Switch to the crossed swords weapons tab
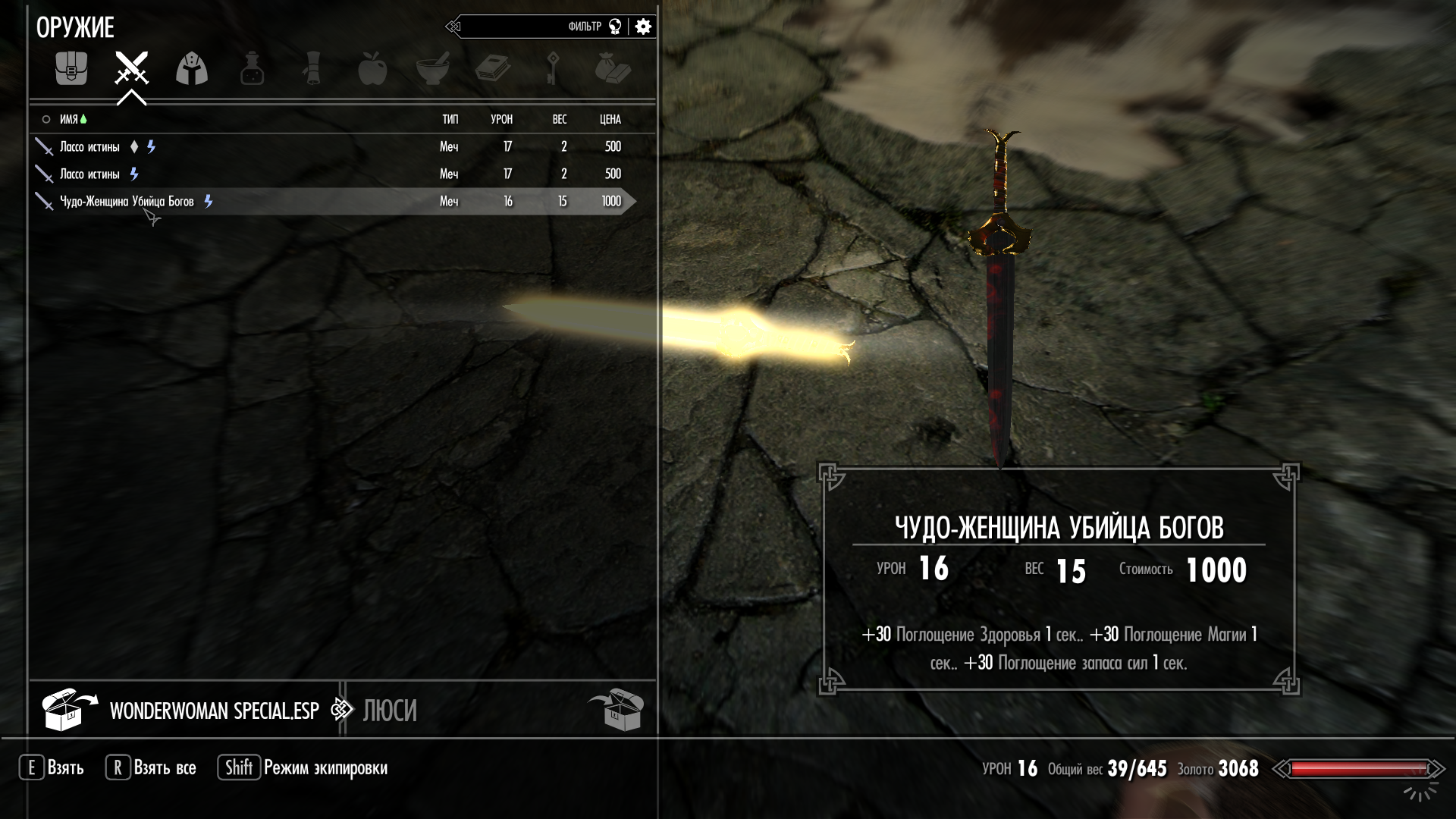This screenshot has height=819, width=1456. tap(131, 69)
